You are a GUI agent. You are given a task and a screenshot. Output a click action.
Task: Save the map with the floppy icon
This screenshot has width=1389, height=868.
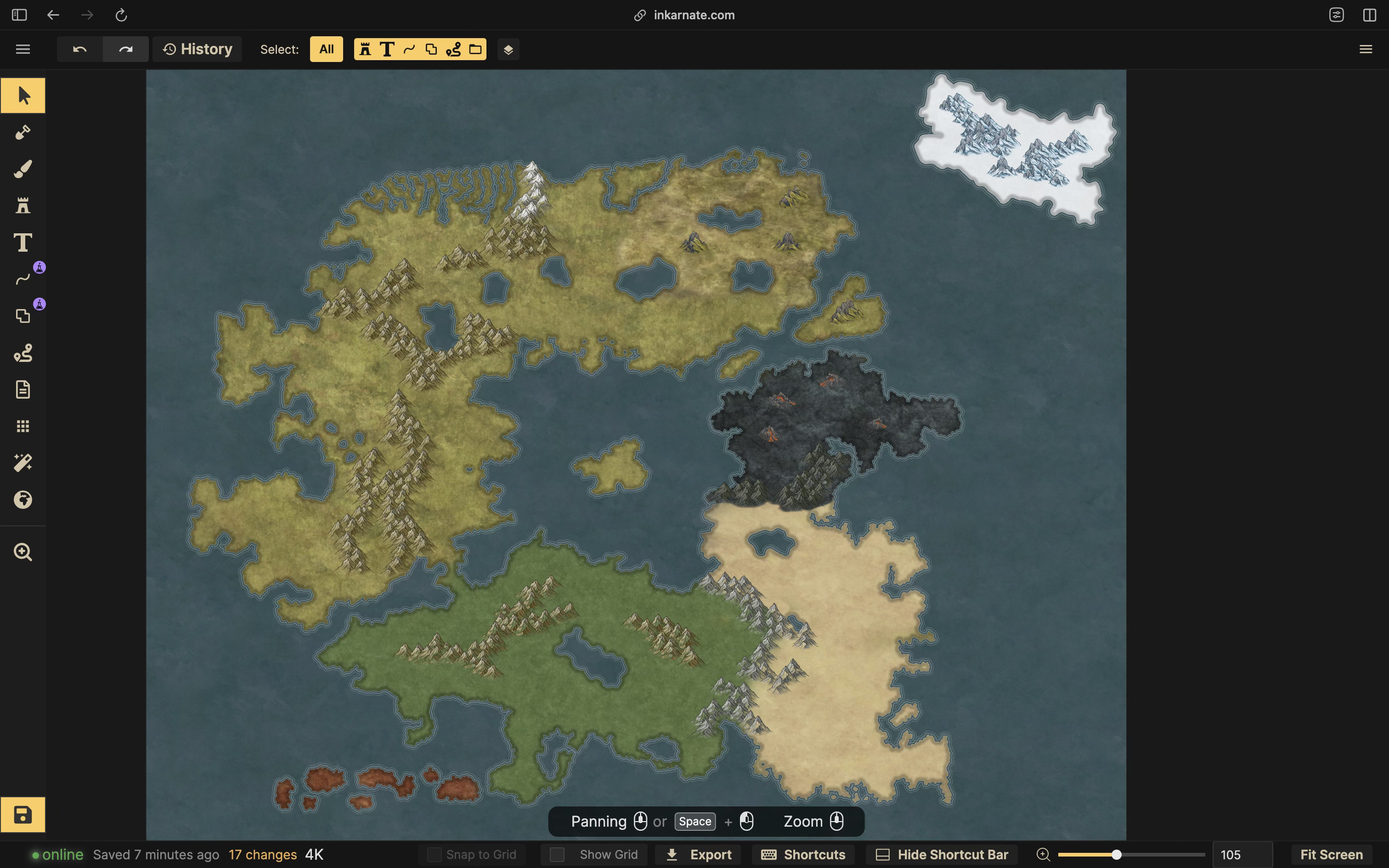23,815
